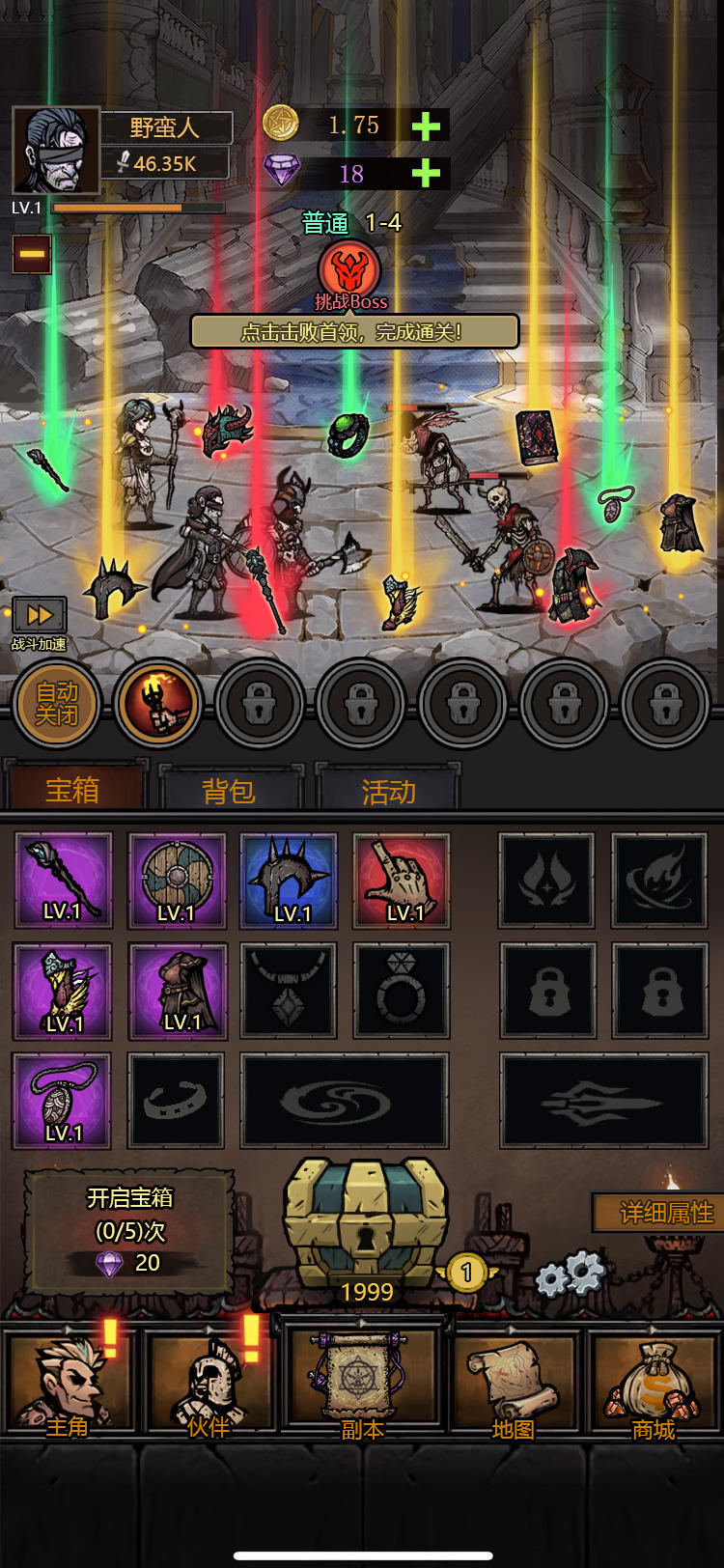Add more purple gems with plus button
This screenshot has width=724, height=1568.
[426, 174]
